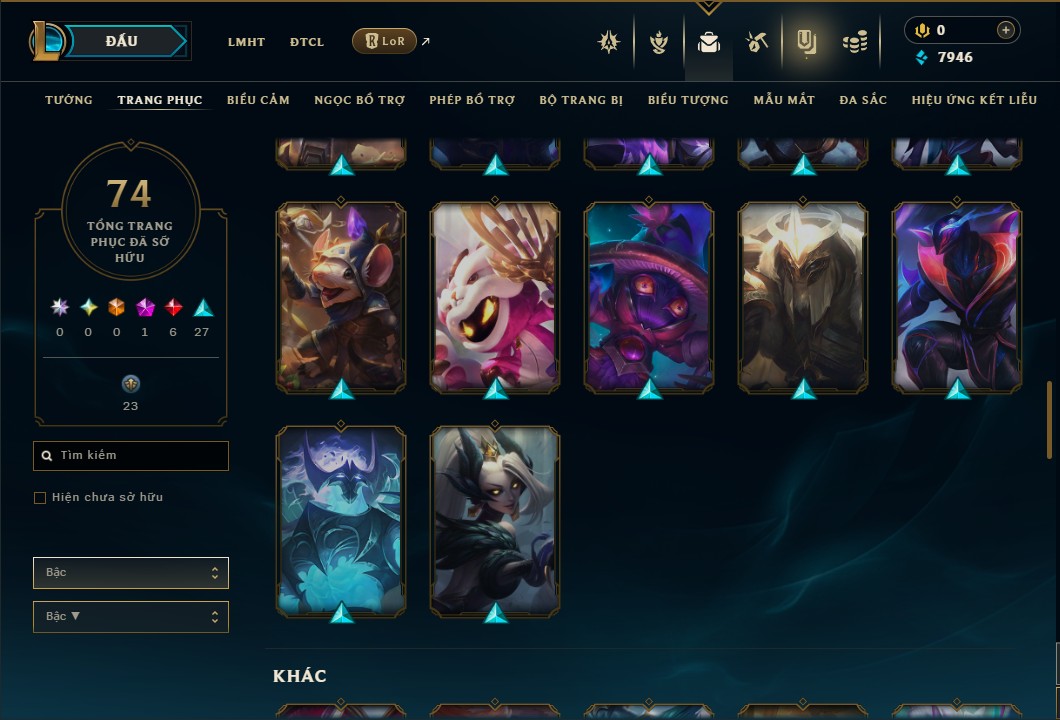This screenshot has height=720, width=1060.
Task: Select the PHÉP BỔ TRỢ tab
Action: 472,100
